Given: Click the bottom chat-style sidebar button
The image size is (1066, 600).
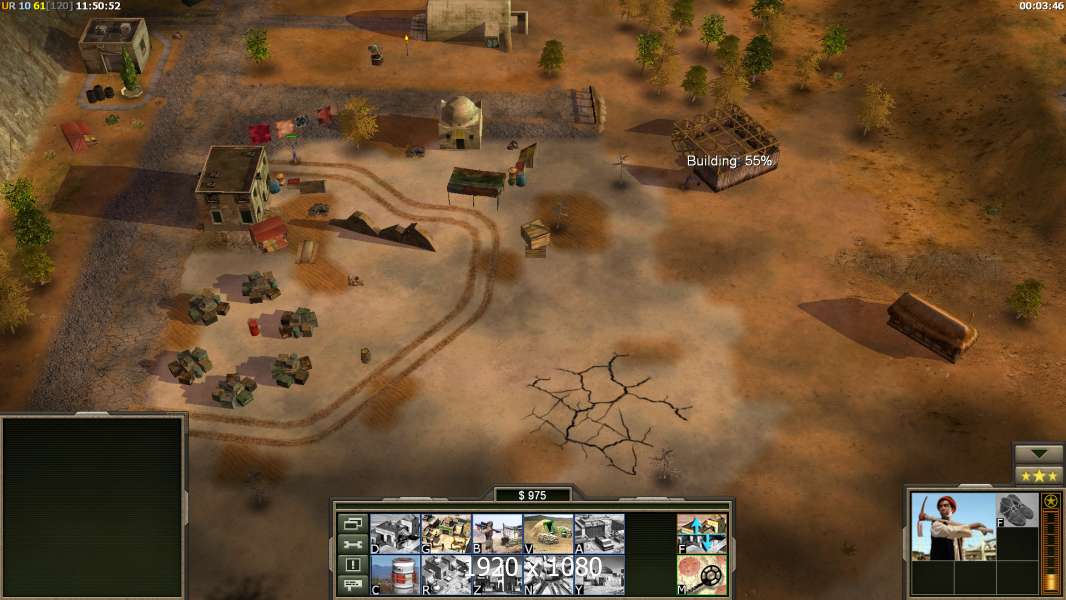Looking at the screenshot, I should click(352, 585).
